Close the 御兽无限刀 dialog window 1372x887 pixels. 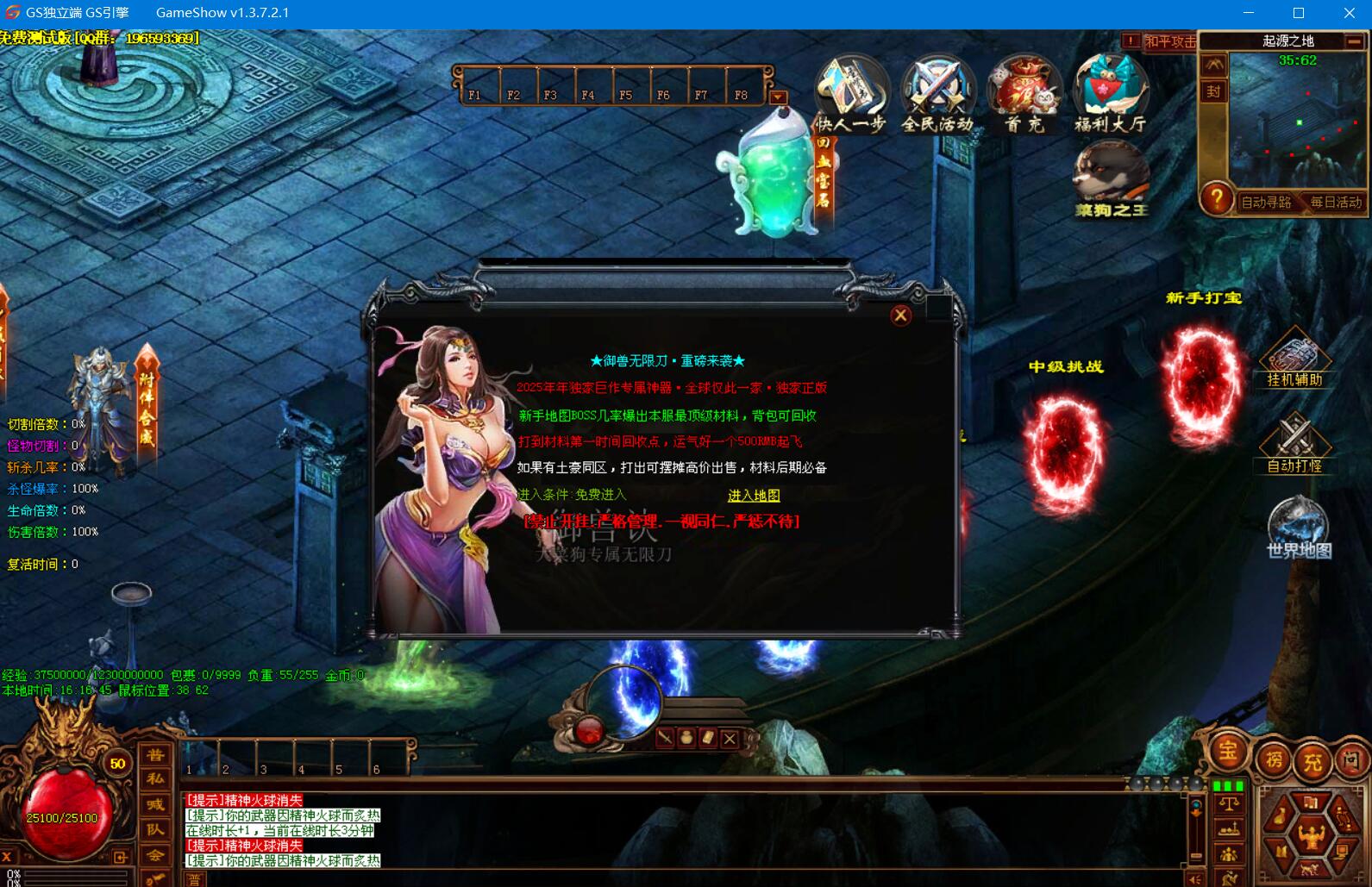(900, 315)
